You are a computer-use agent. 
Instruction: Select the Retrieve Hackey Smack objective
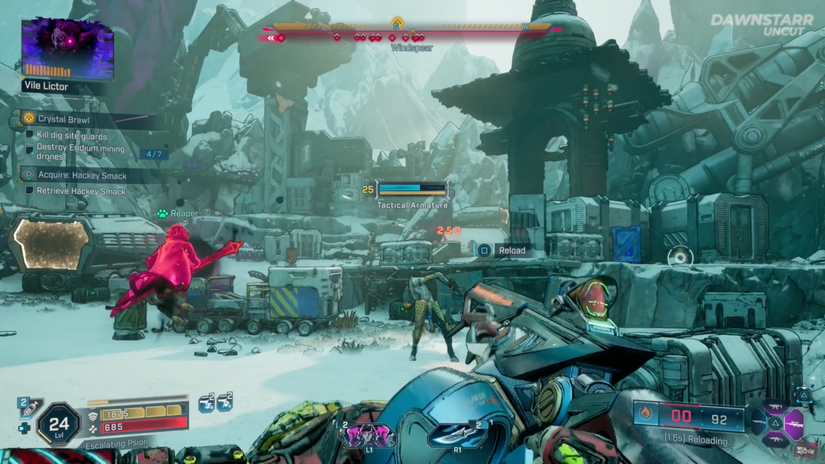(80, 190)
